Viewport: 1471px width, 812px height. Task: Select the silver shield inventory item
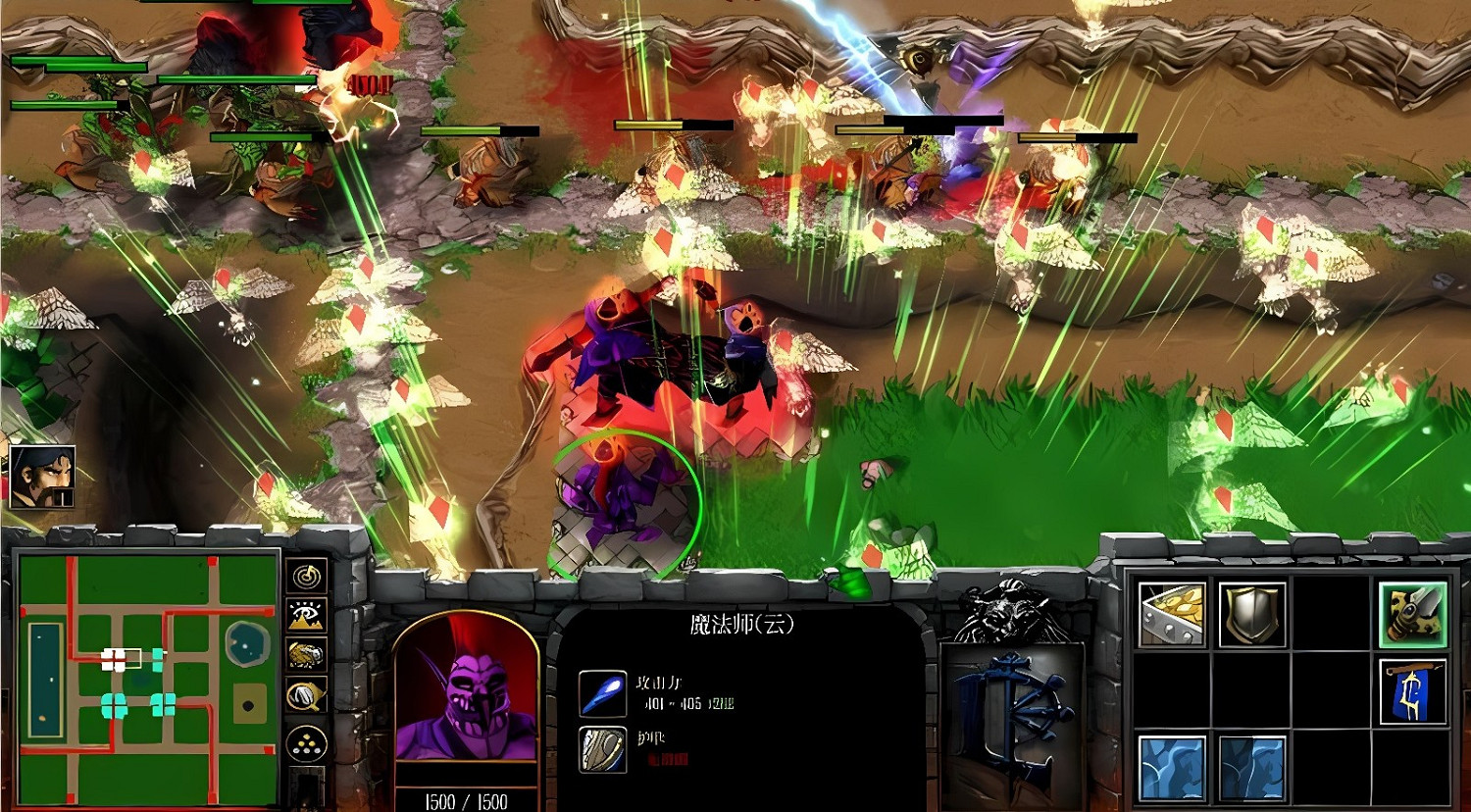click(x=1253, y=614)
